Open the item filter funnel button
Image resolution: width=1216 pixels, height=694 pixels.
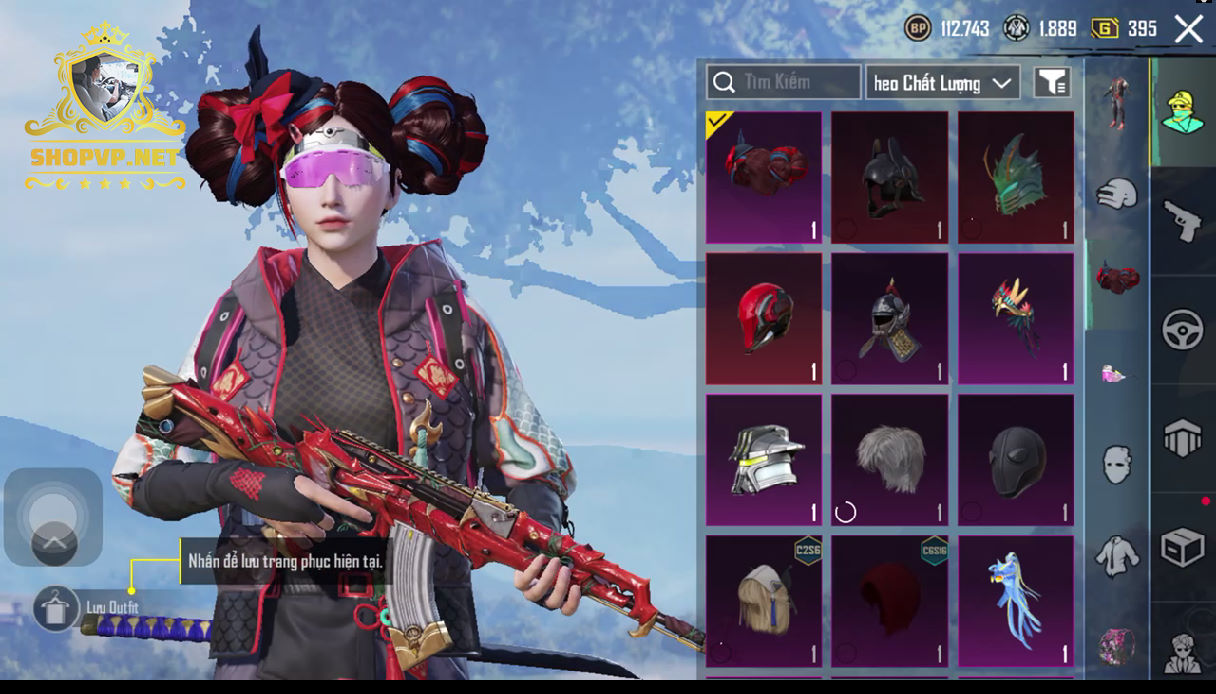tap(1052, 83)
